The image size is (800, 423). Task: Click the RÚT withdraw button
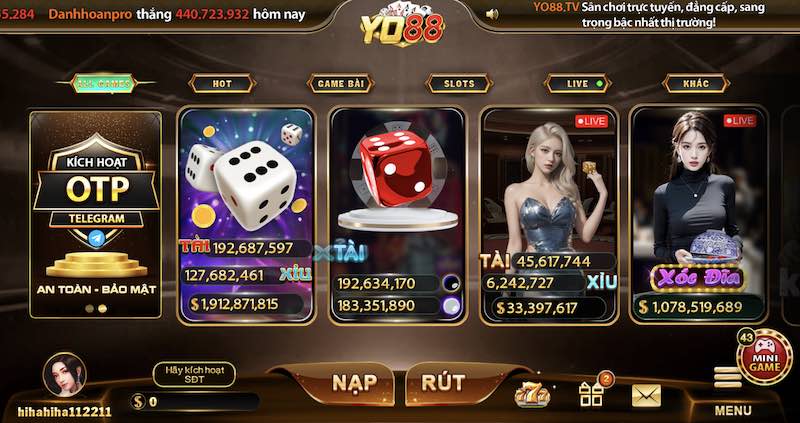click(x=443, y=383)
